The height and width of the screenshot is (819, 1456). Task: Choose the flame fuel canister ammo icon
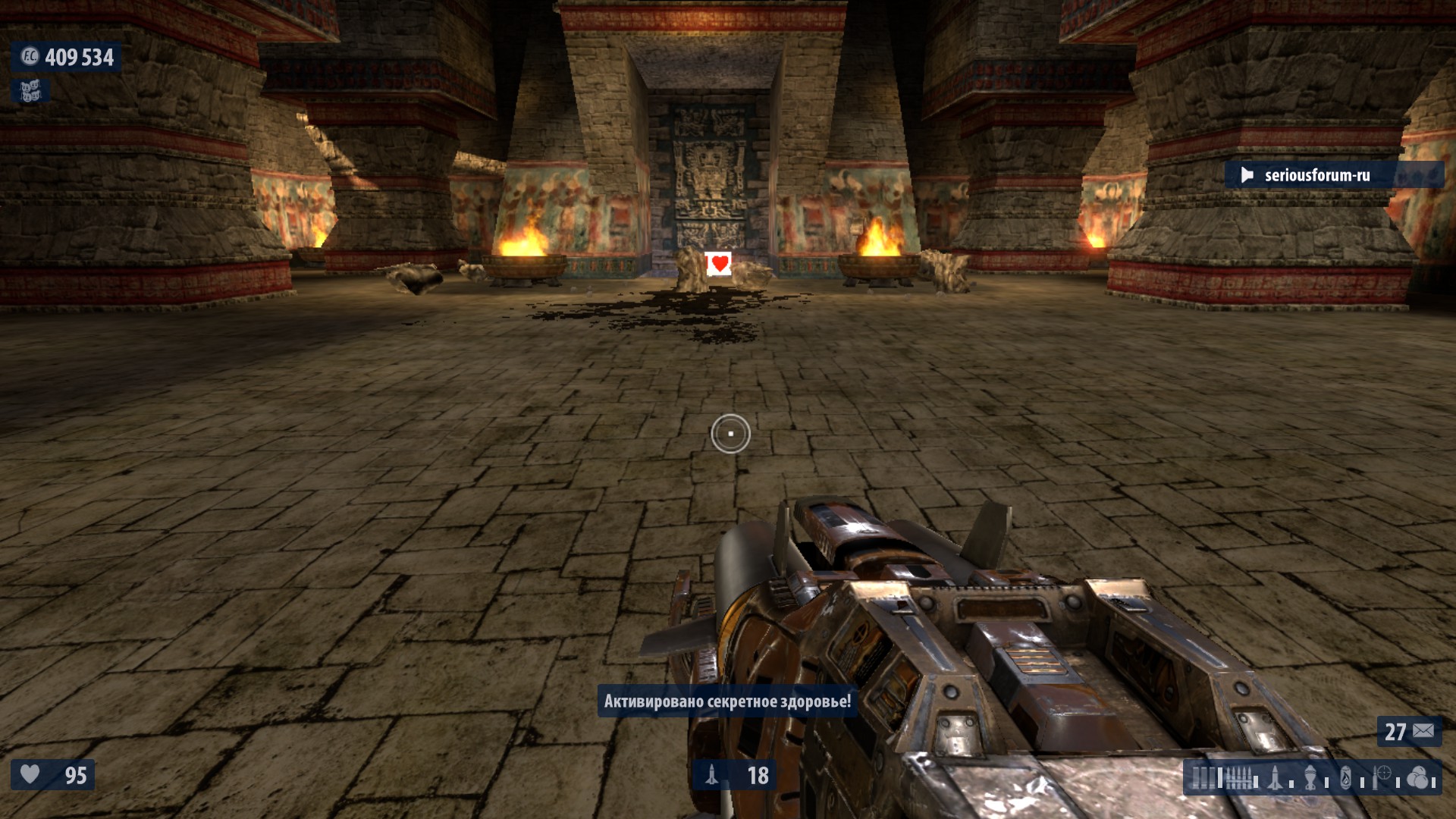pyautogui.click(x=1346, y=778)
